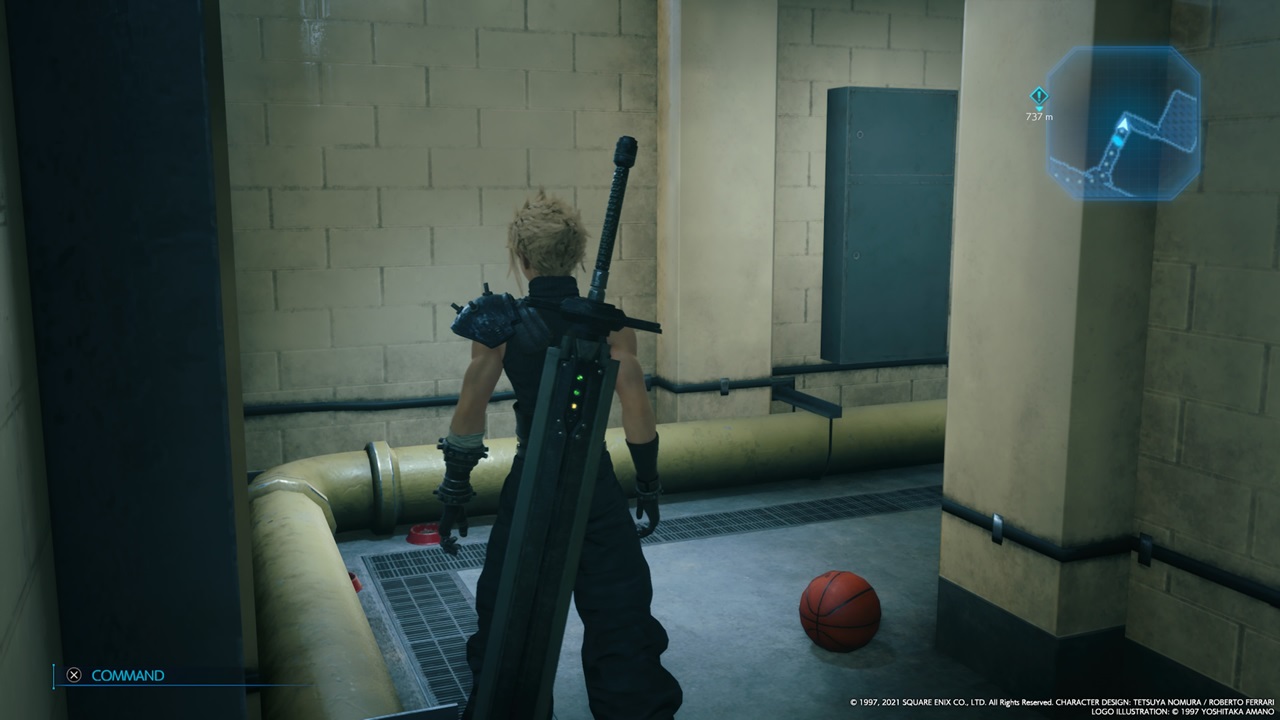Select the player arrow inside the minimap
Image resolution: width=1280 pixels, height=720 pixels.
(x=1123, y=124)
